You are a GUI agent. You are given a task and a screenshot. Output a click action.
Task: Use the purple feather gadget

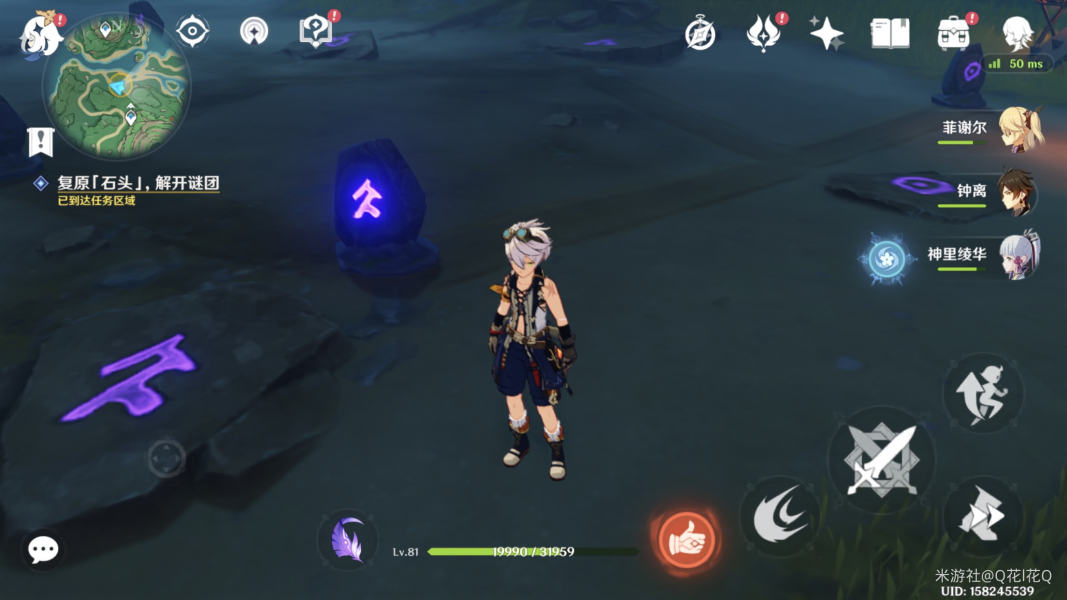pyautogui.click(x=348, y=540)
